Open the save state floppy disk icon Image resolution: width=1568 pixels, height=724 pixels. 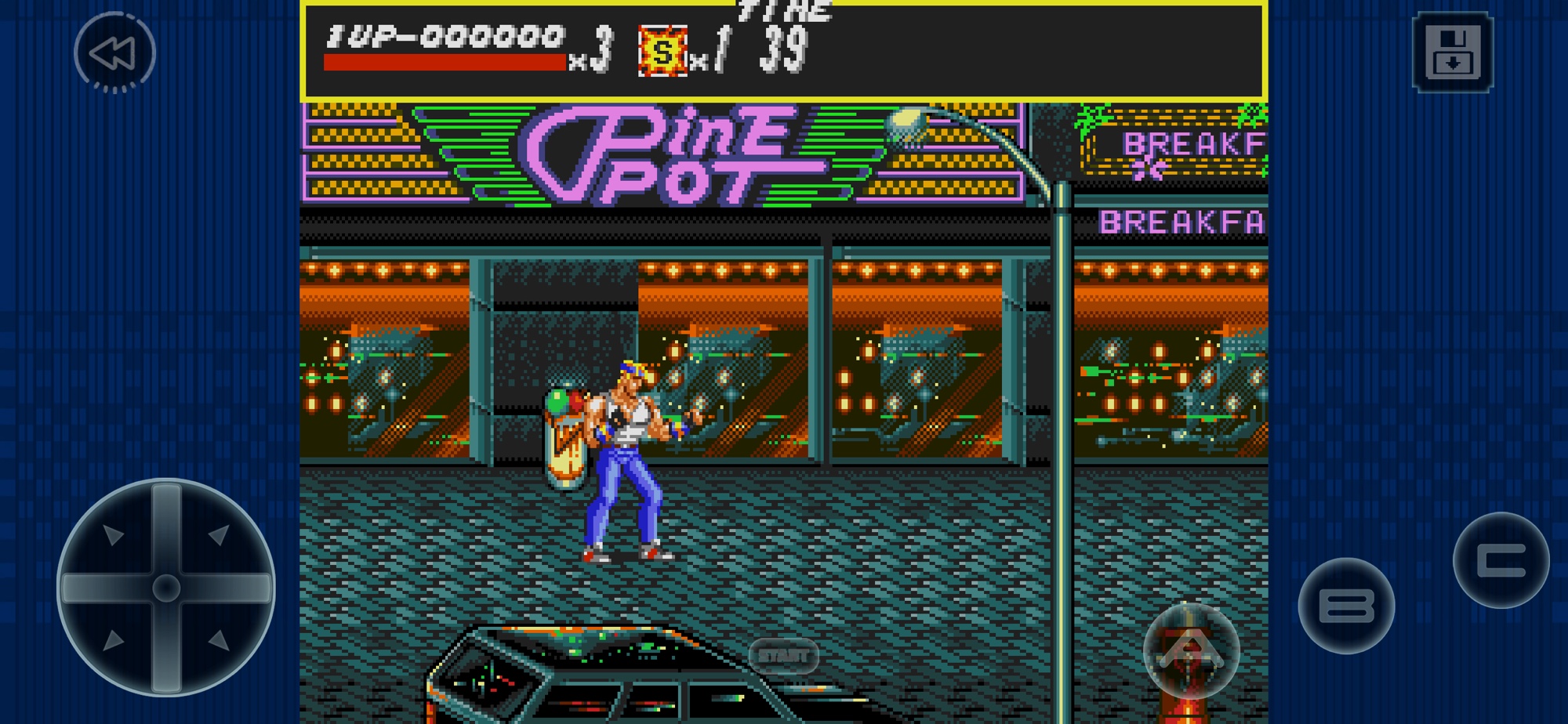click(1452, 52)
